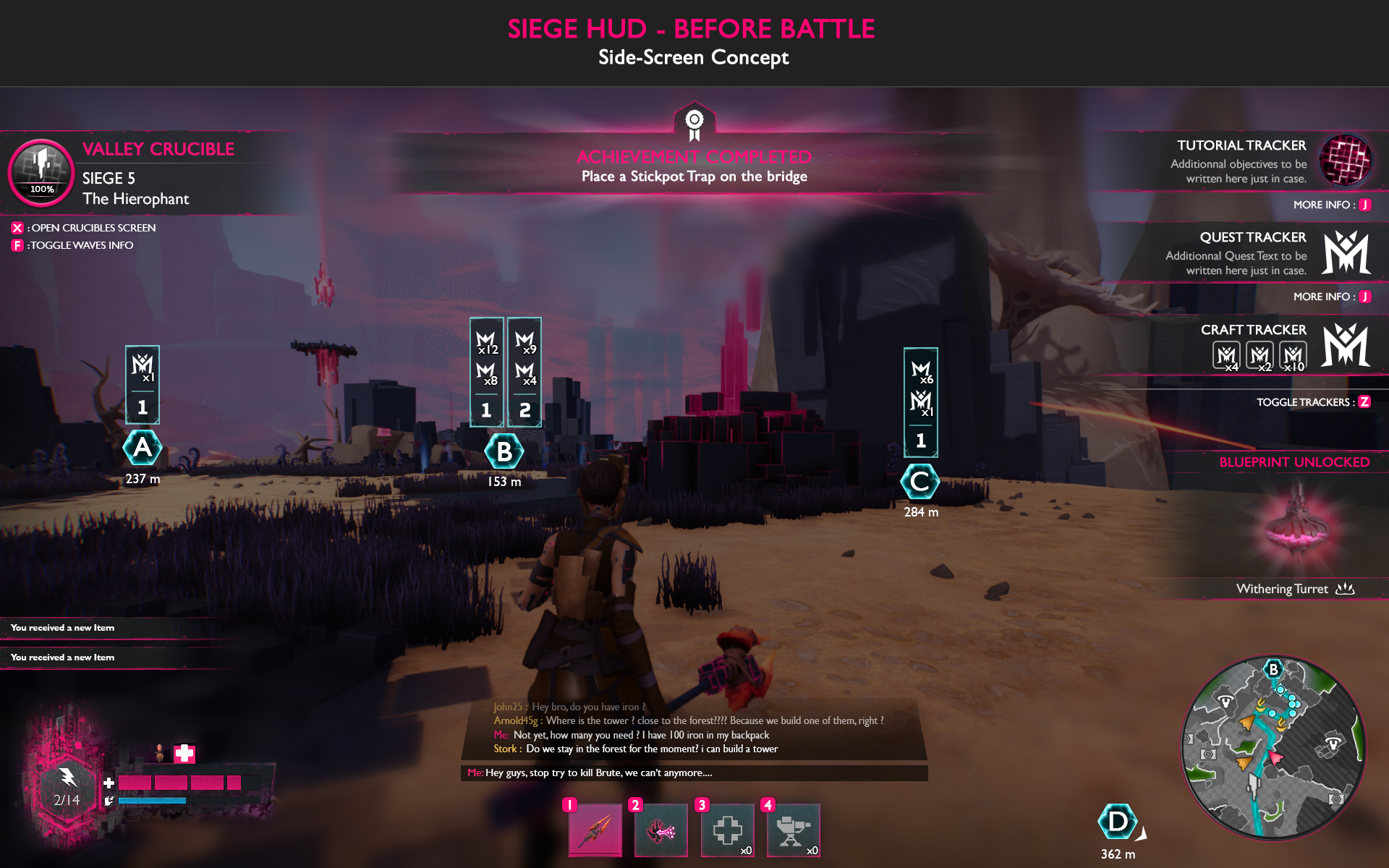Open wave 2 info card at B
Viewport: 1389px width, 868px height.
[x=524, y=373]
